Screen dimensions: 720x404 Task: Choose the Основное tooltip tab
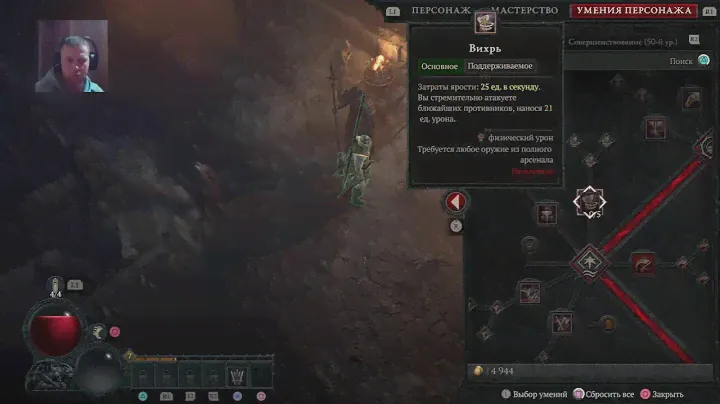point(439,66)
